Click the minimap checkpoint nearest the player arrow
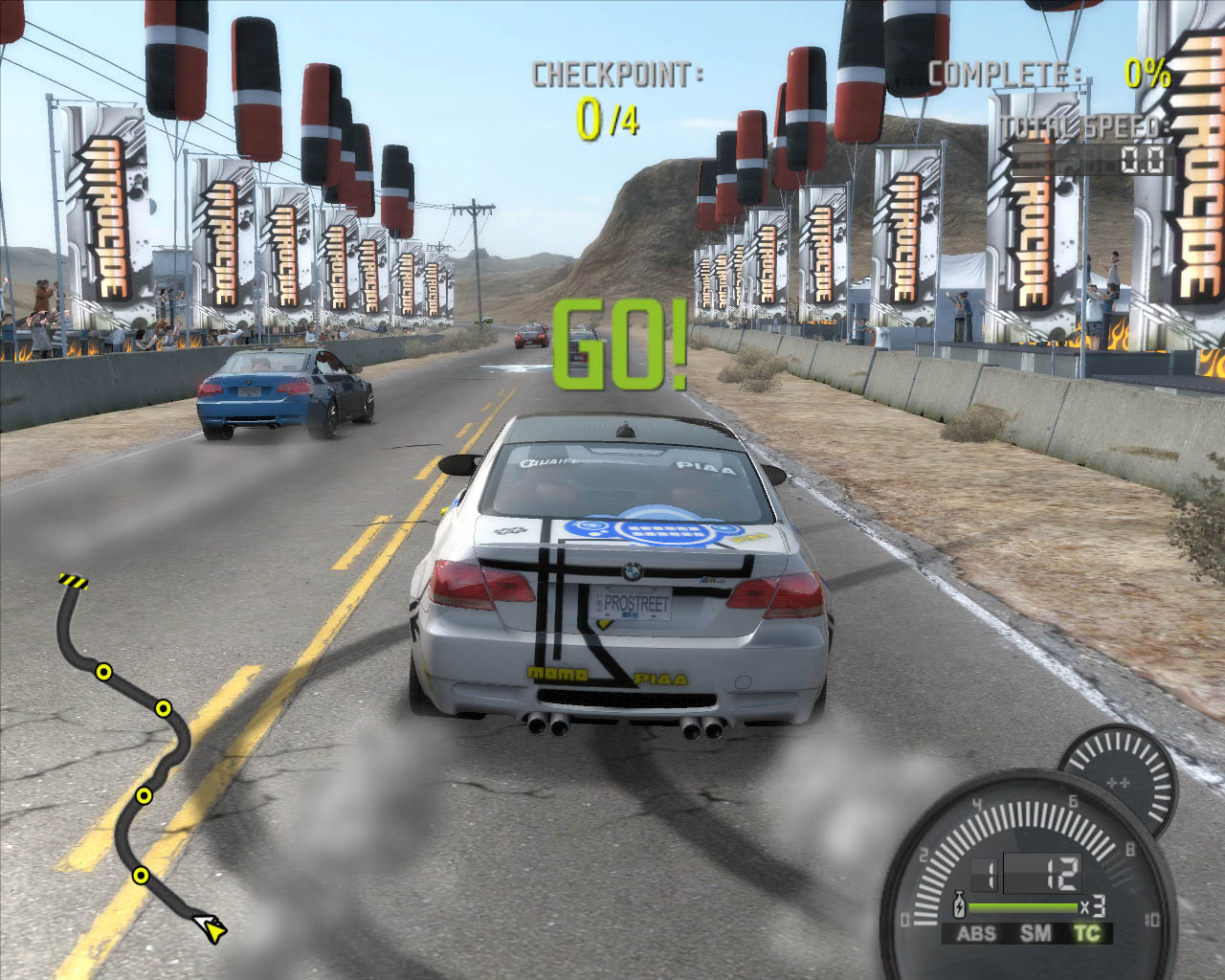 click(141, 875)
